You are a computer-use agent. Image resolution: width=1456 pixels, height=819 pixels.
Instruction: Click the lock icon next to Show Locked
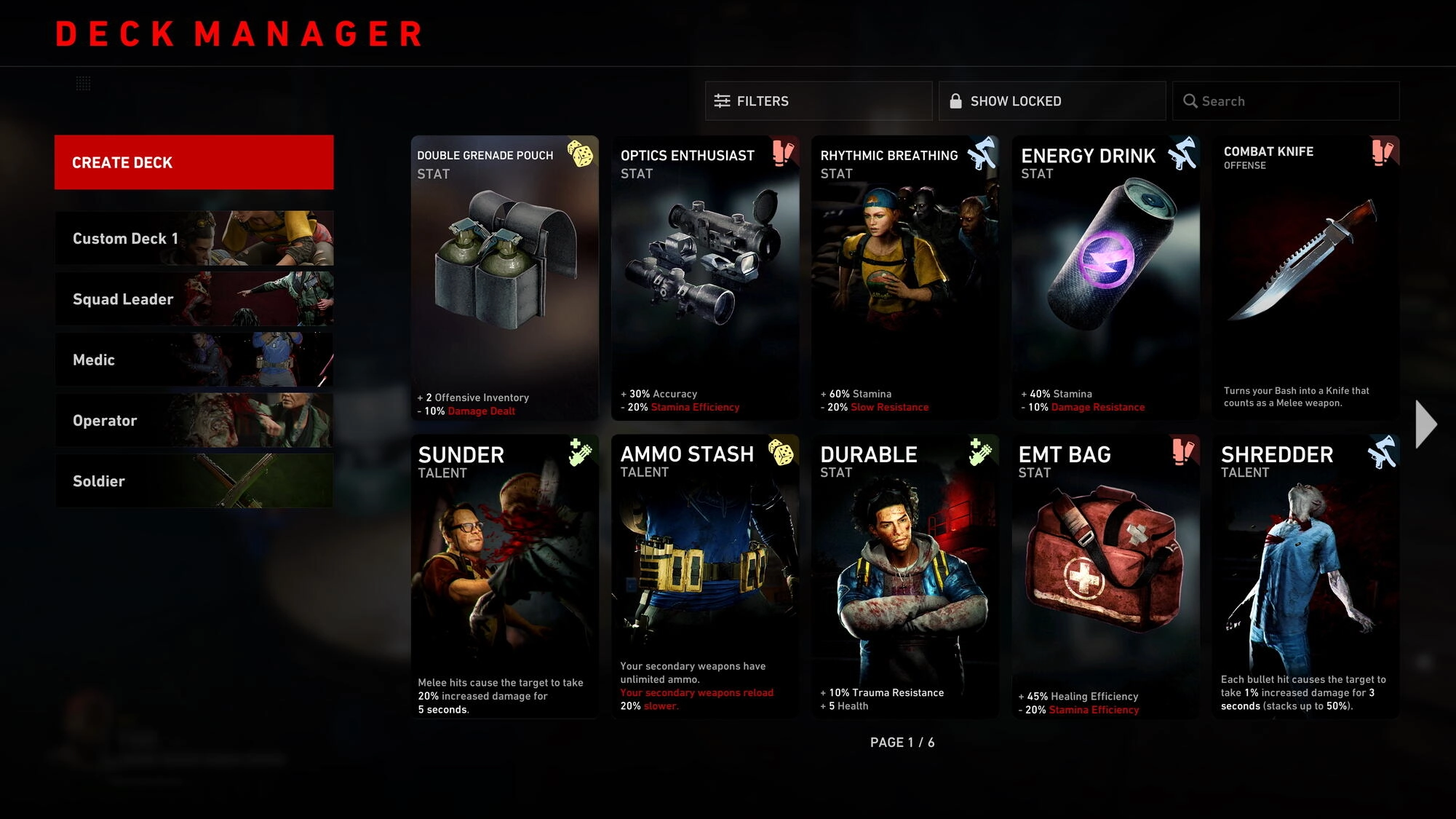(x=955, y=100)
